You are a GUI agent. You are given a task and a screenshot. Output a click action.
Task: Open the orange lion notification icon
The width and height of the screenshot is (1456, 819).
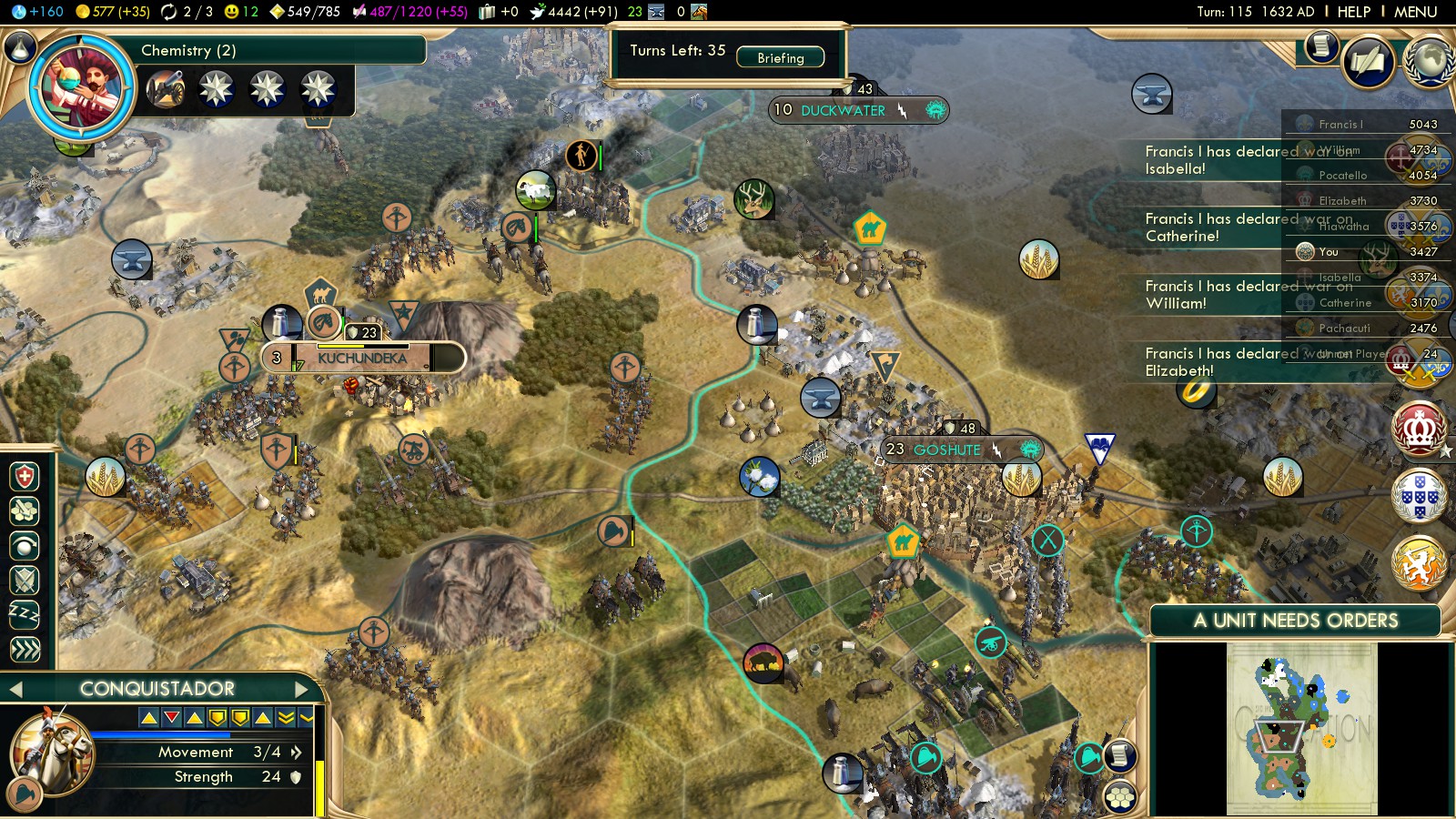coord(1419,561)
